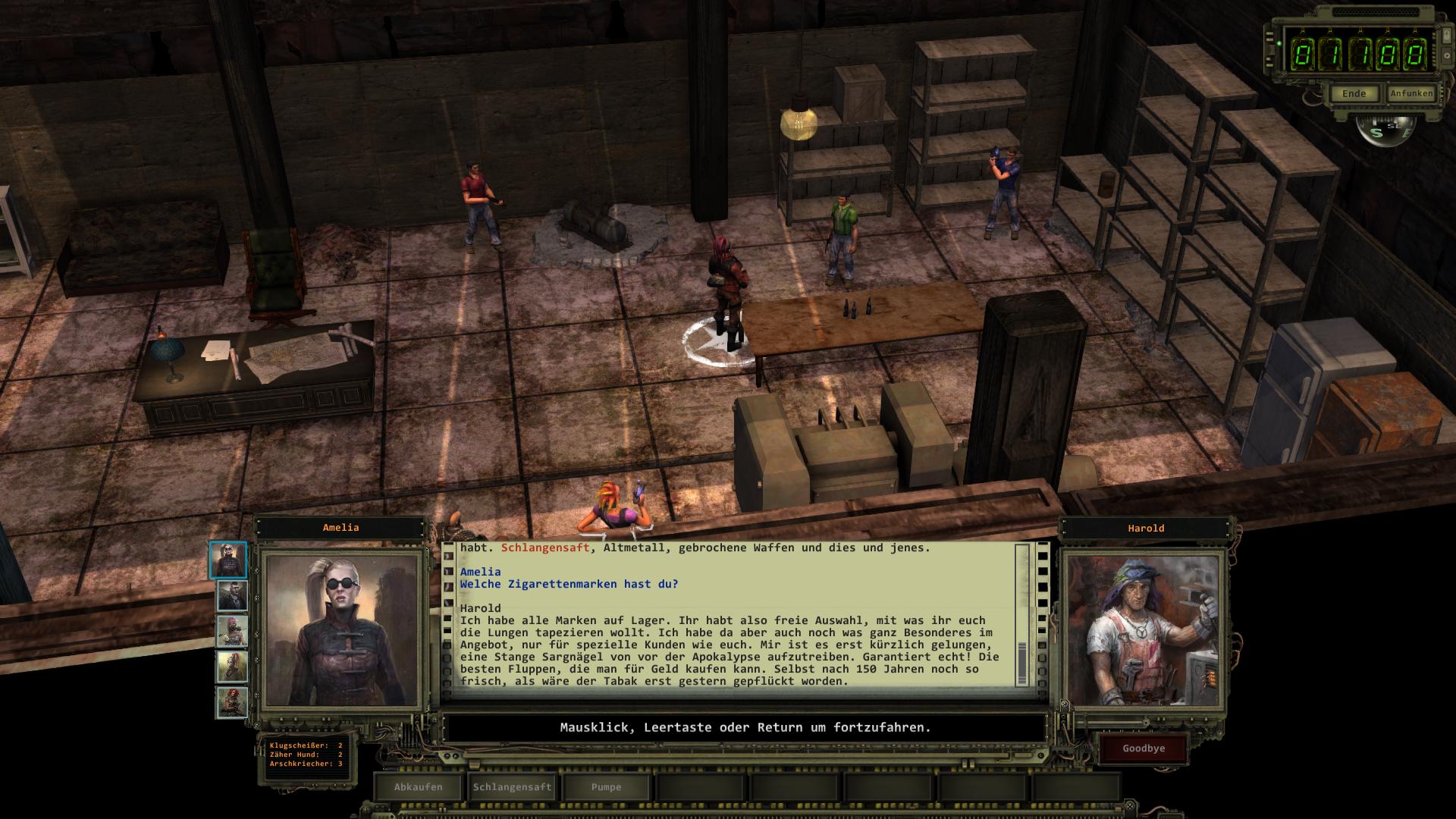Continue the dialogue via the Mausklick prompt bar
1456x819 pixels.
pyautogui.click(x=745, y=728)
